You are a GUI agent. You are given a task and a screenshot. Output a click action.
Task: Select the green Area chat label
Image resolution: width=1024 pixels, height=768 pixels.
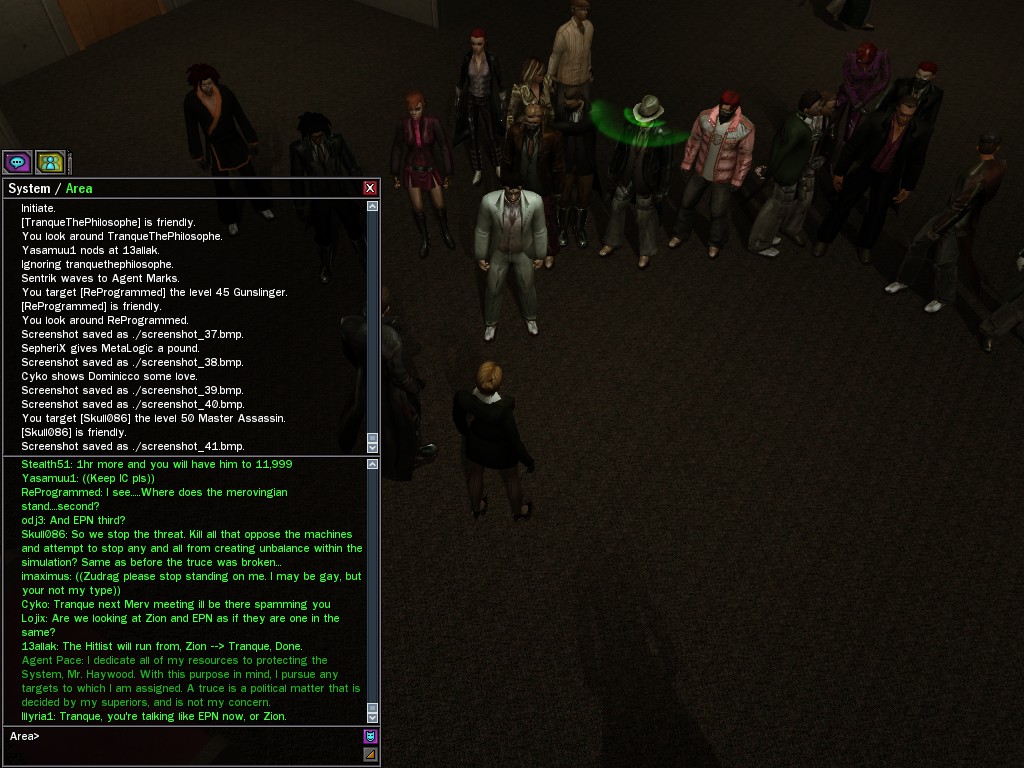(79, 188)
